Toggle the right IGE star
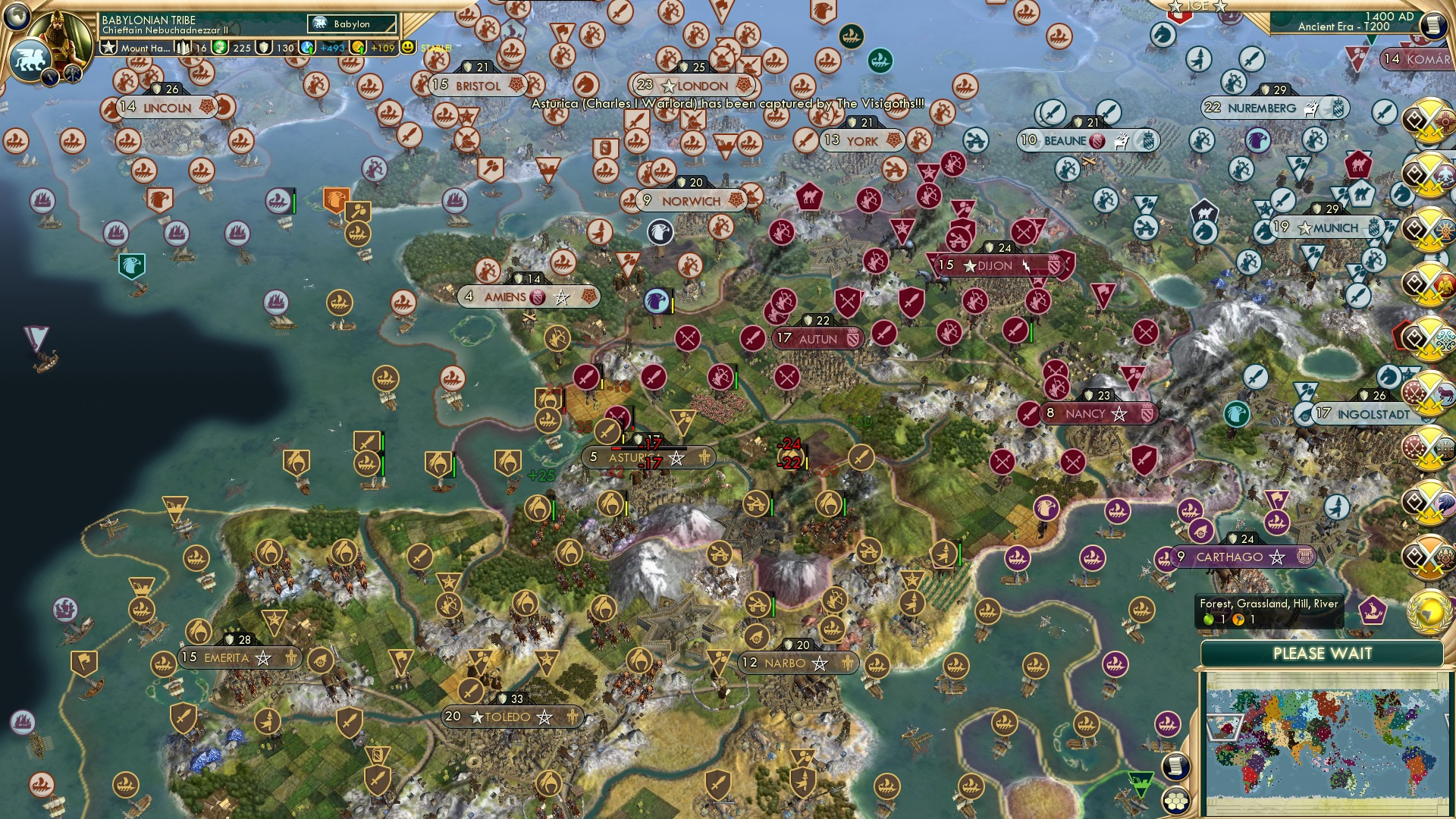This screenshot has width=1456, height=819. pos(1220,8)
